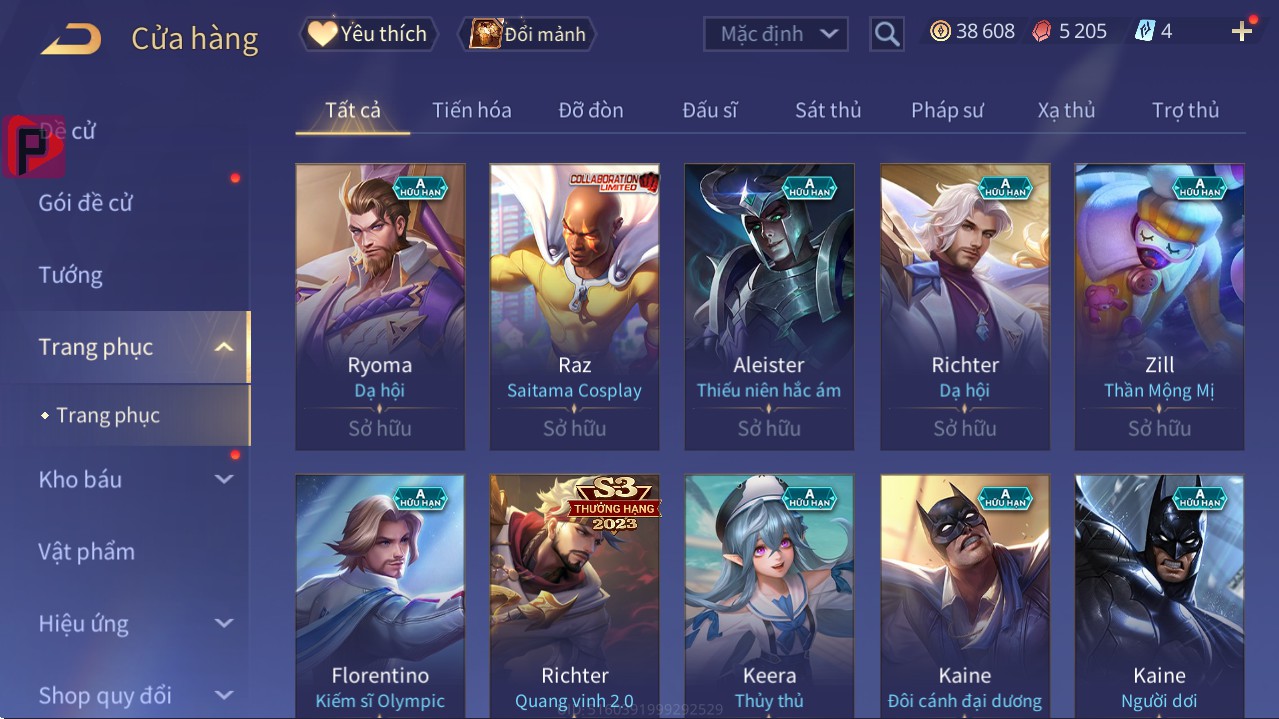
Task: Go back using the arrow button
Action: click(x=70, y=39)
